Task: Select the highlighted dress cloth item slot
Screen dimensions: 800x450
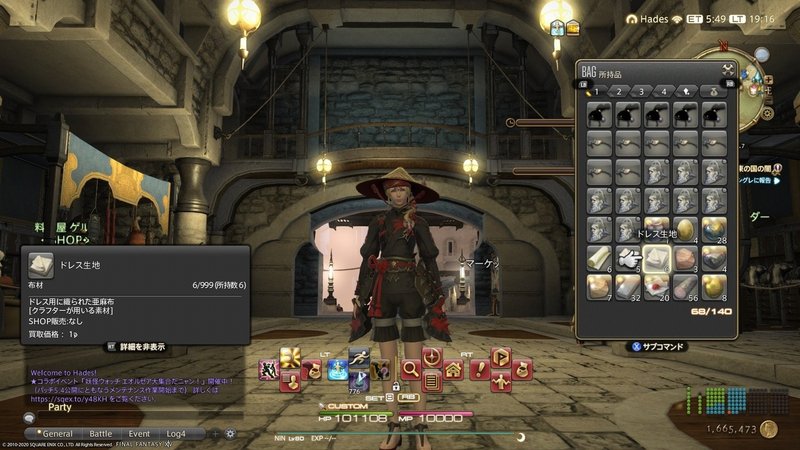Action: click(656, 259)
